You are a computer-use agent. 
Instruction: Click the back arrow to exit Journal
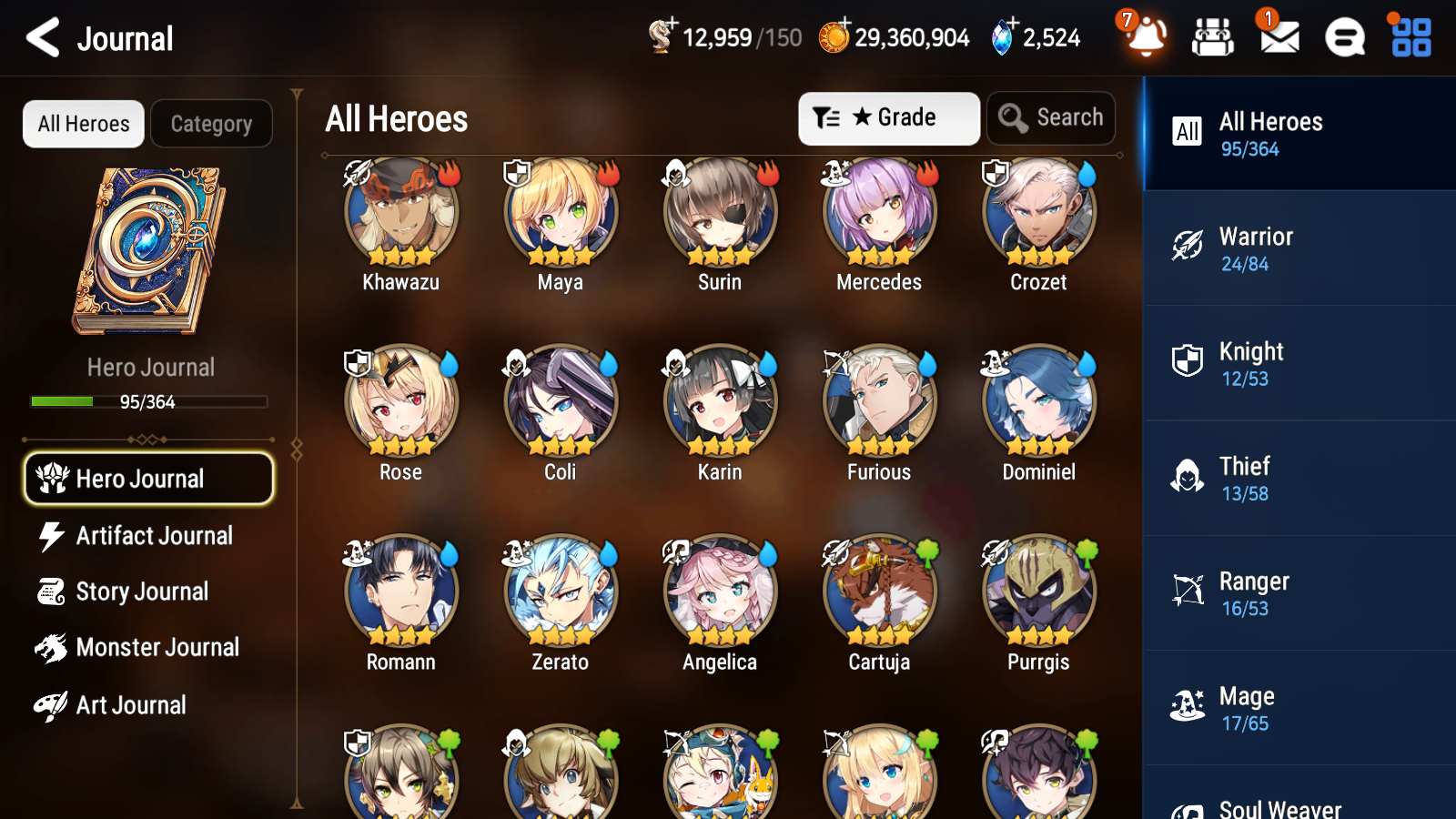tap(40, 38)
